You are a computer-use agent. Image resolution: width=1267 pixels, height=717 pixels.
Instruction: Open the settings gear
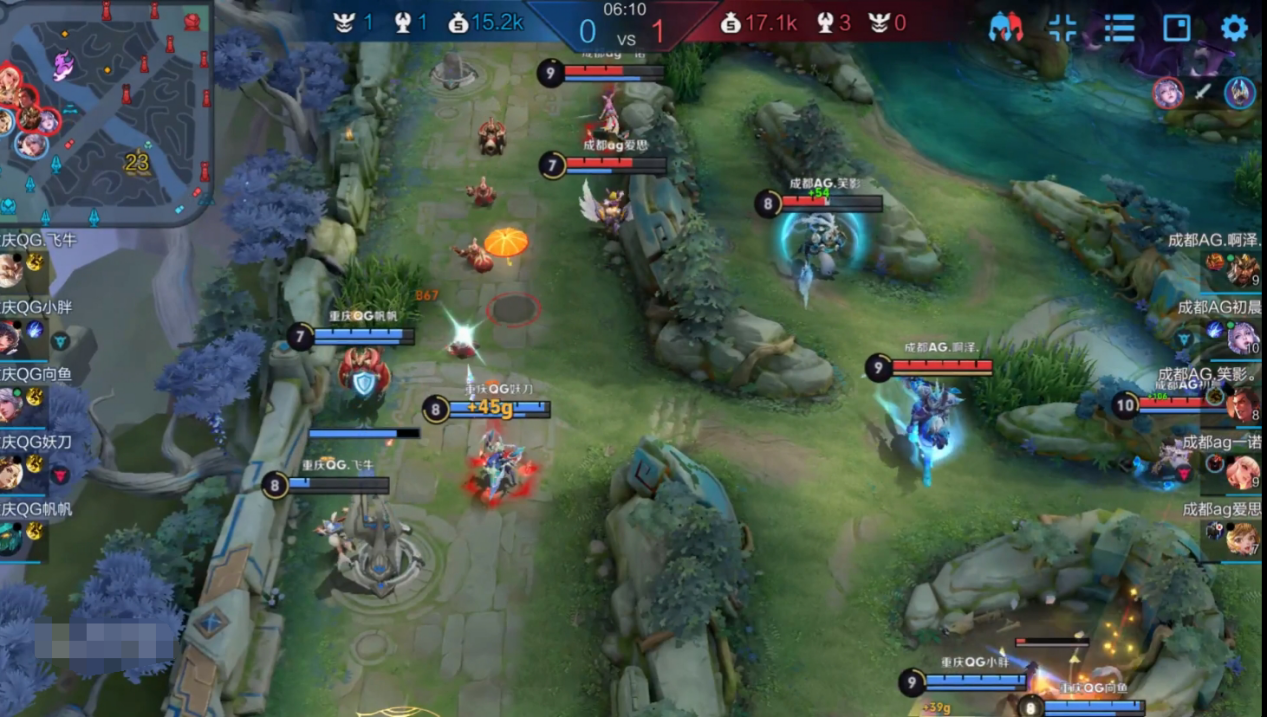(x=1234, y=28)
